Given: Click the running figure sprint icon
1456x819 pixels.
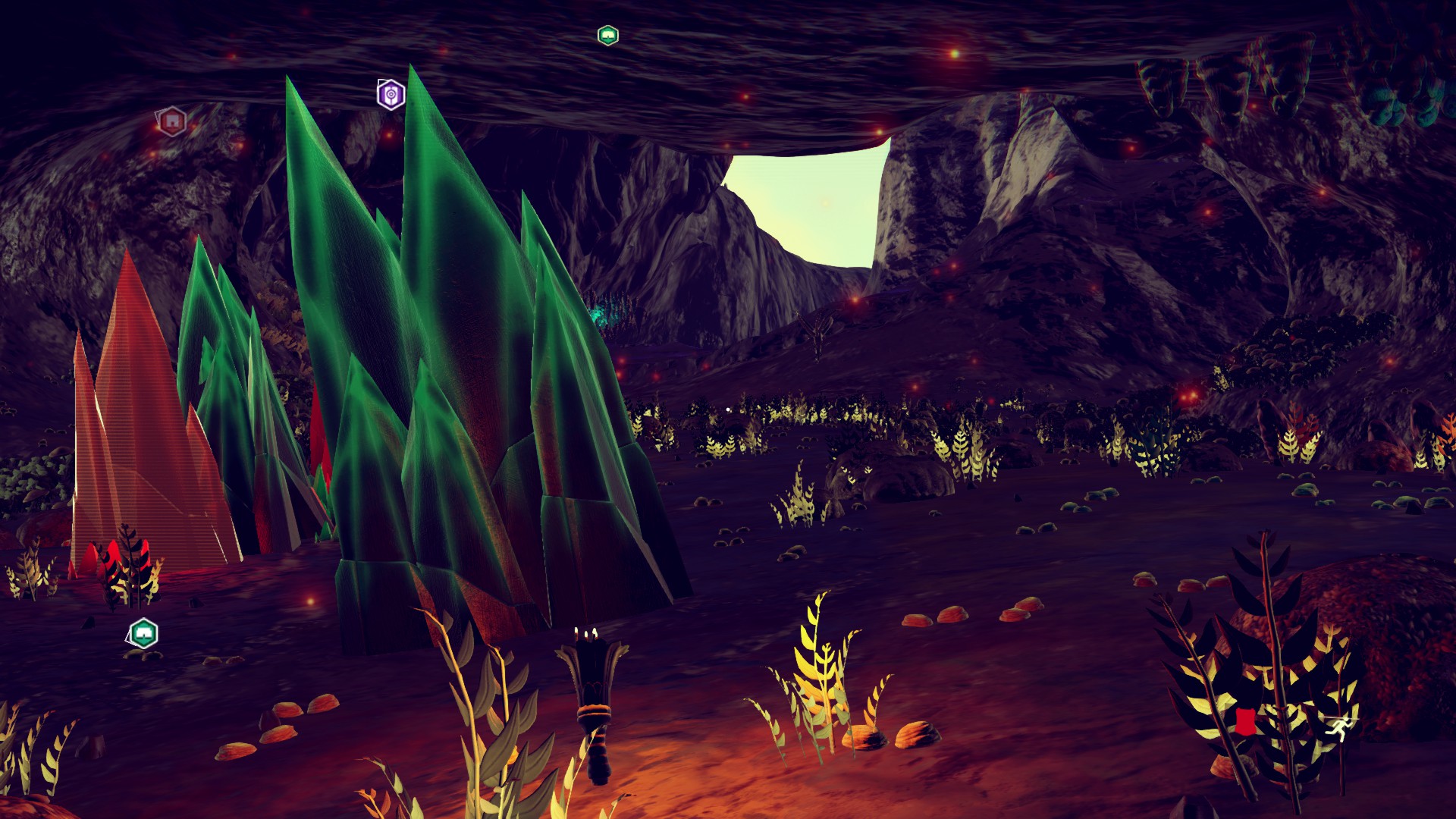Looking at the screenshot, I should 1338,728.
